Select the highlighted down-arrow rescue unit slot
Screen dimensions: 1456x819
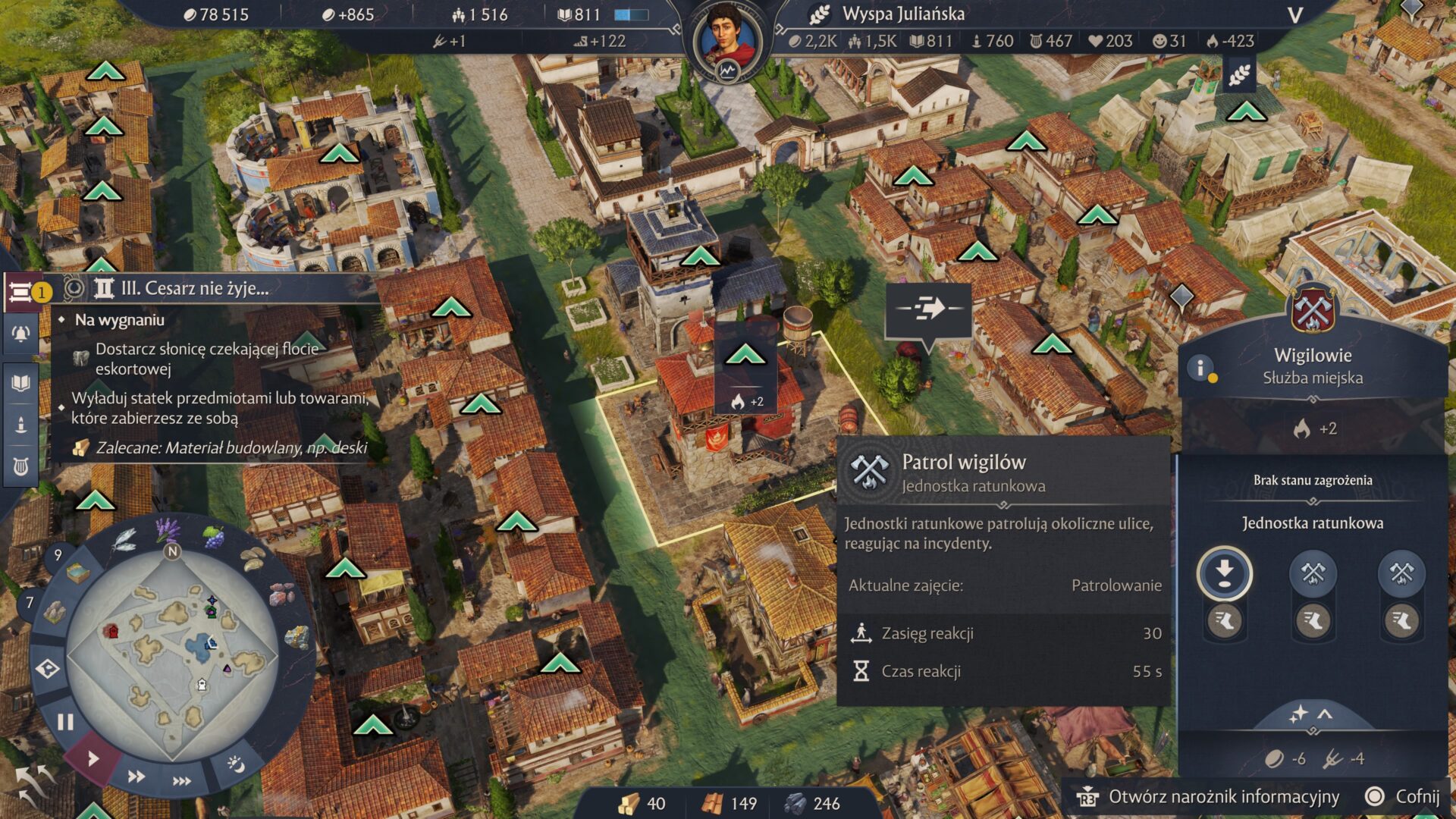click(1224, 573)
